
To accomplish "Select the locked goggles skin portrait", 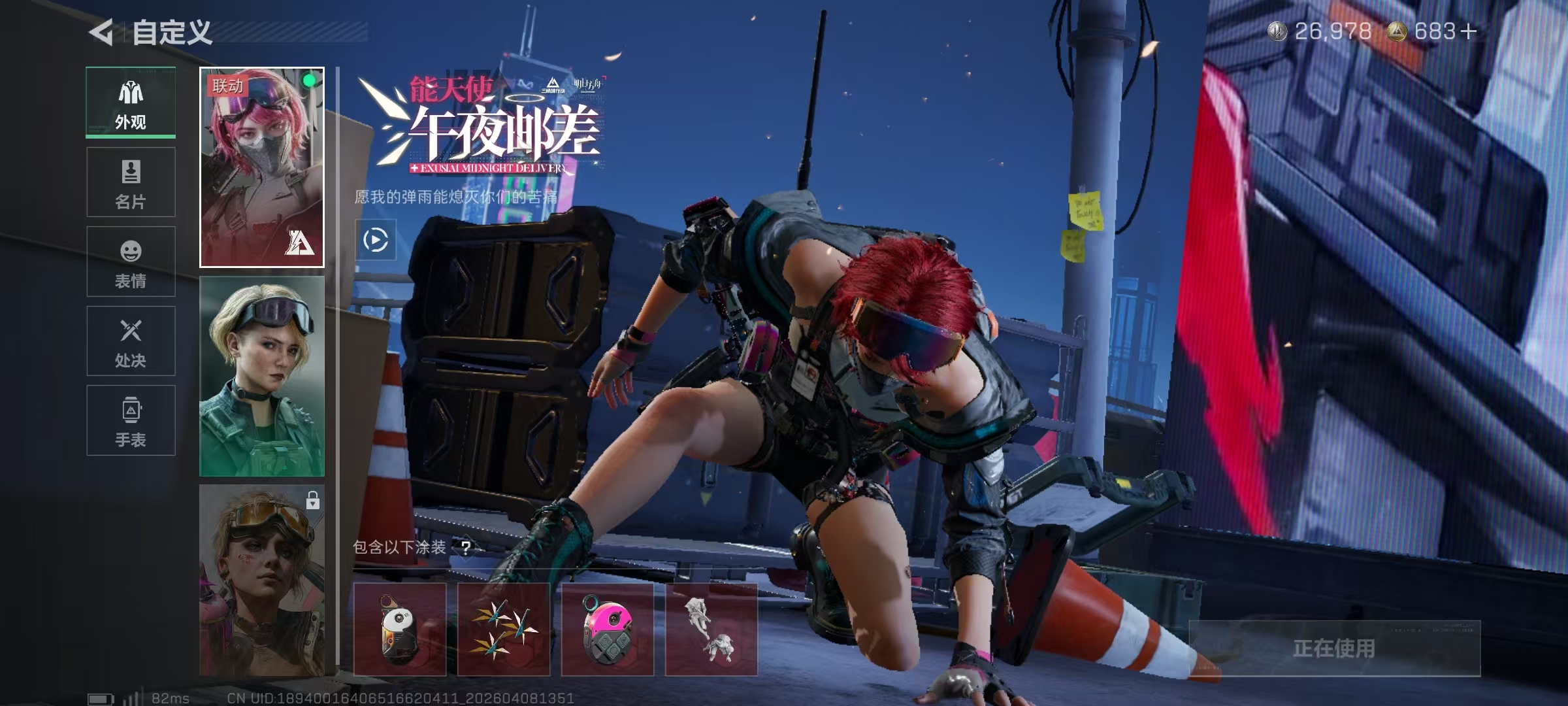I will coord(261,580).
